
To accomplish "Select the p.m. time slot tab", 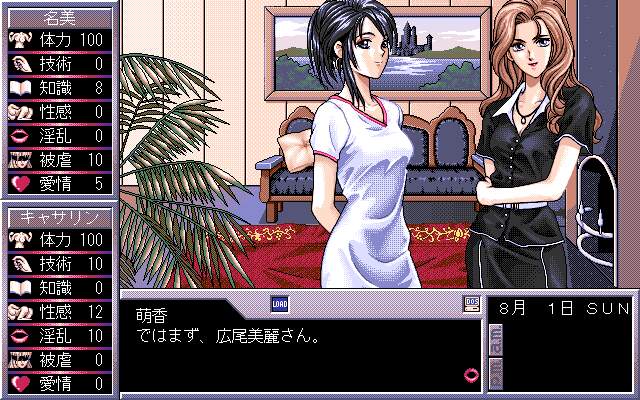I will 495,373.
